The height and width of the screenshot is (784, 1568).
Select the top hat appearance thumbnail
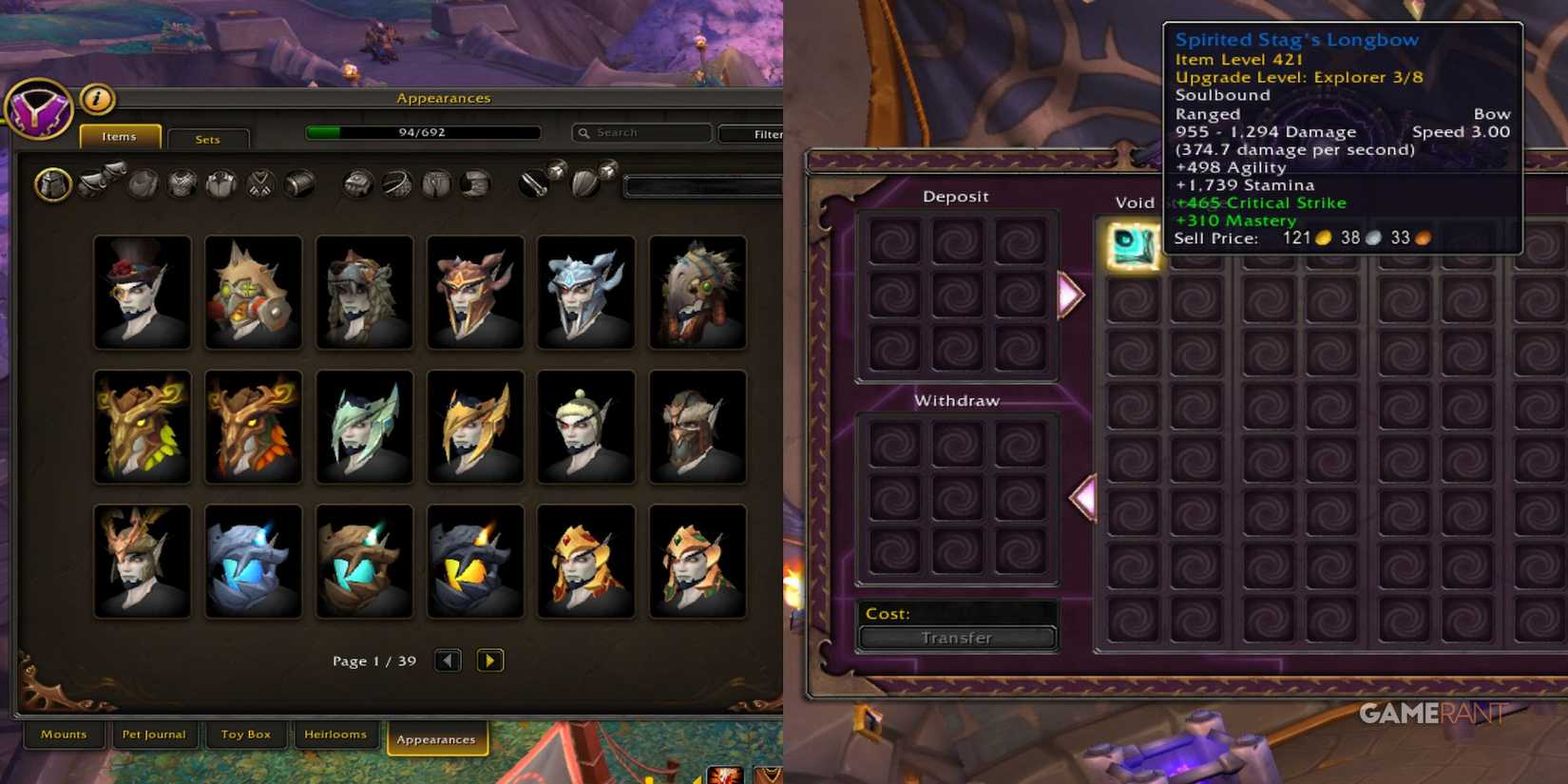coord(141,292)
